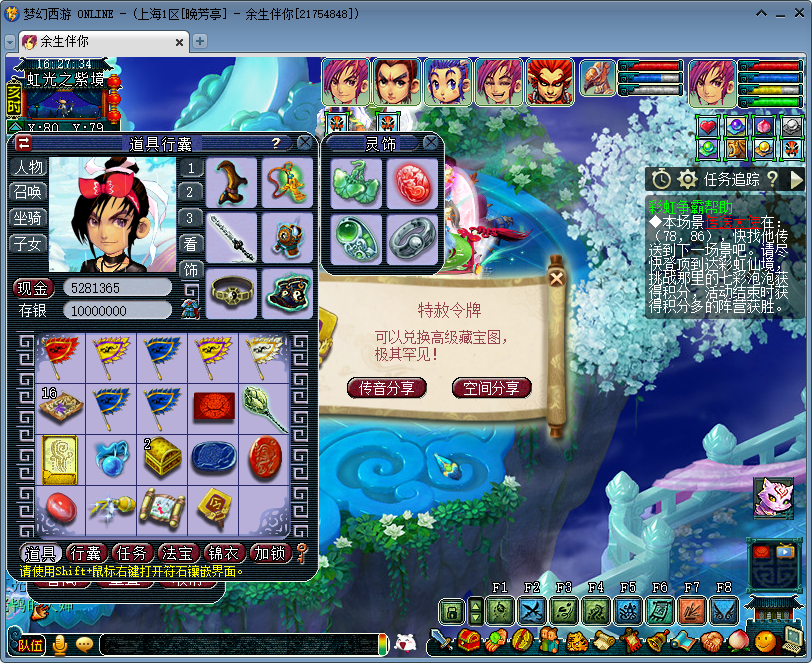Open the 锦衣 costume tab
812x663 pixels.
(224, 553)
